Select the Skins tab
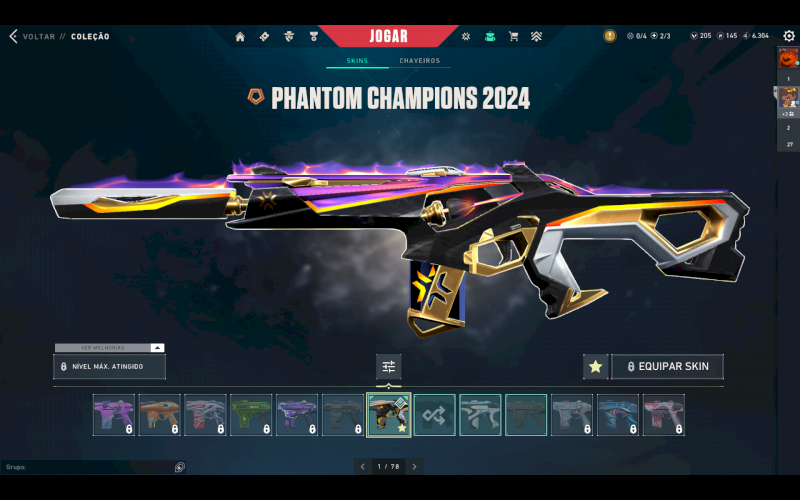 [357, 61]
